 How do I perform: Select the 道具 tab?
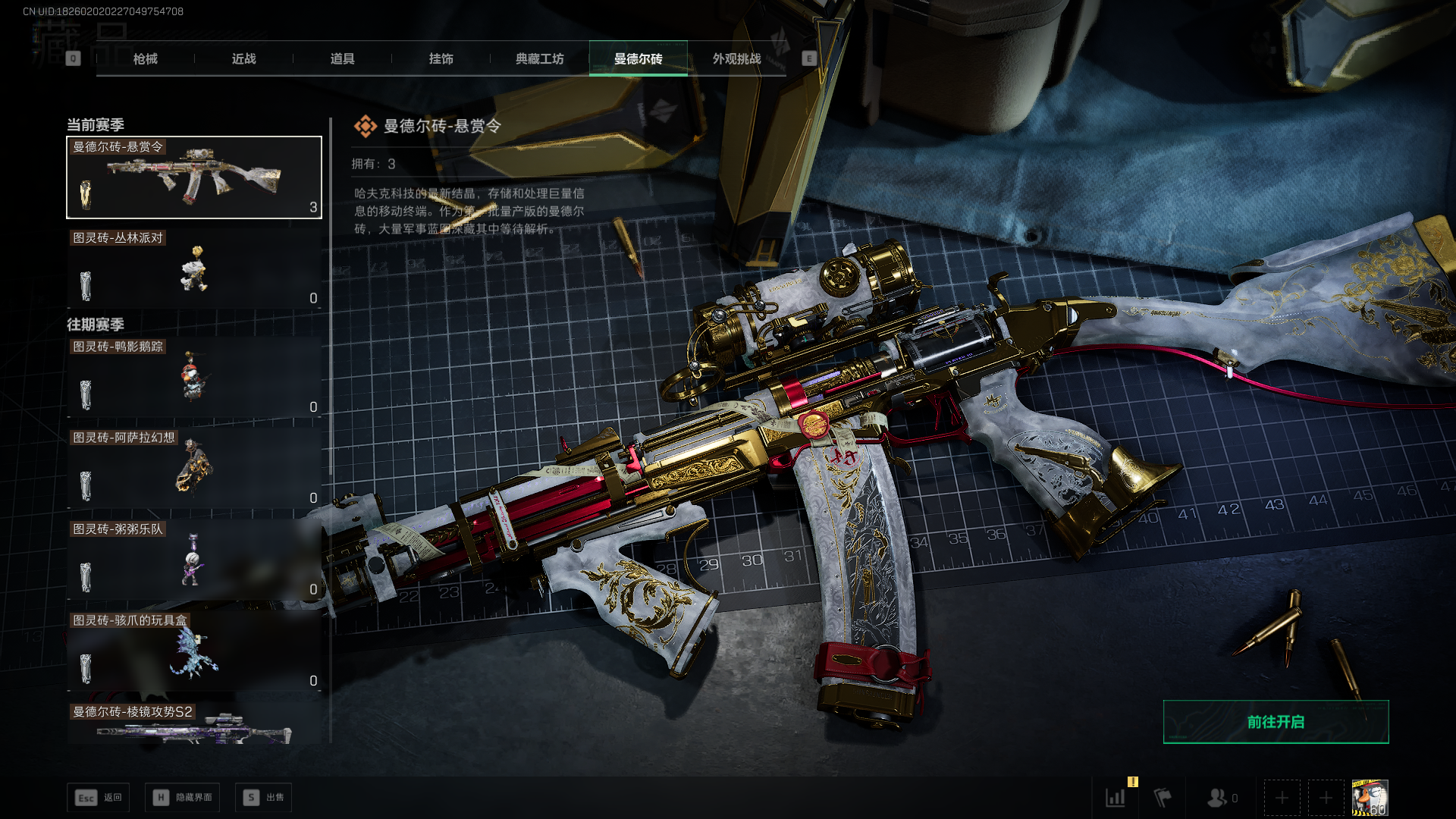[x=342, y=58]
